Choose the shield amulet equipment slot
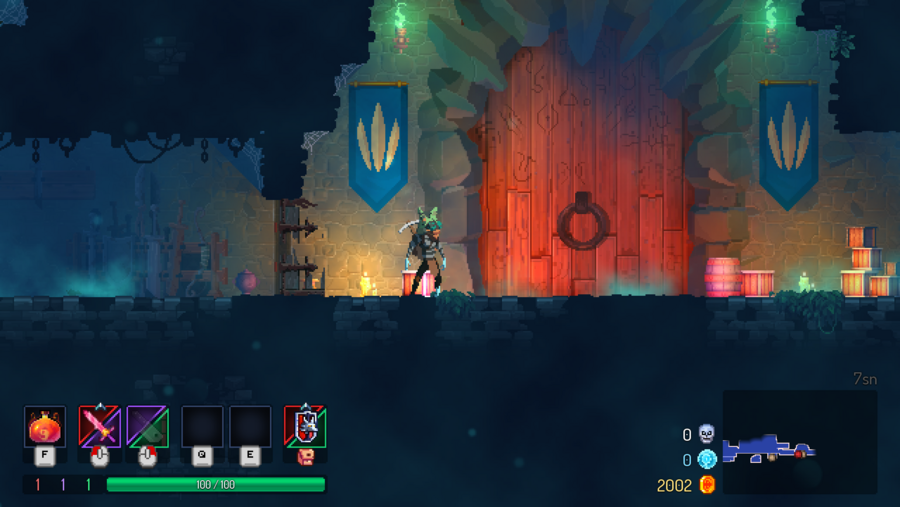 (x=305, y=427)
